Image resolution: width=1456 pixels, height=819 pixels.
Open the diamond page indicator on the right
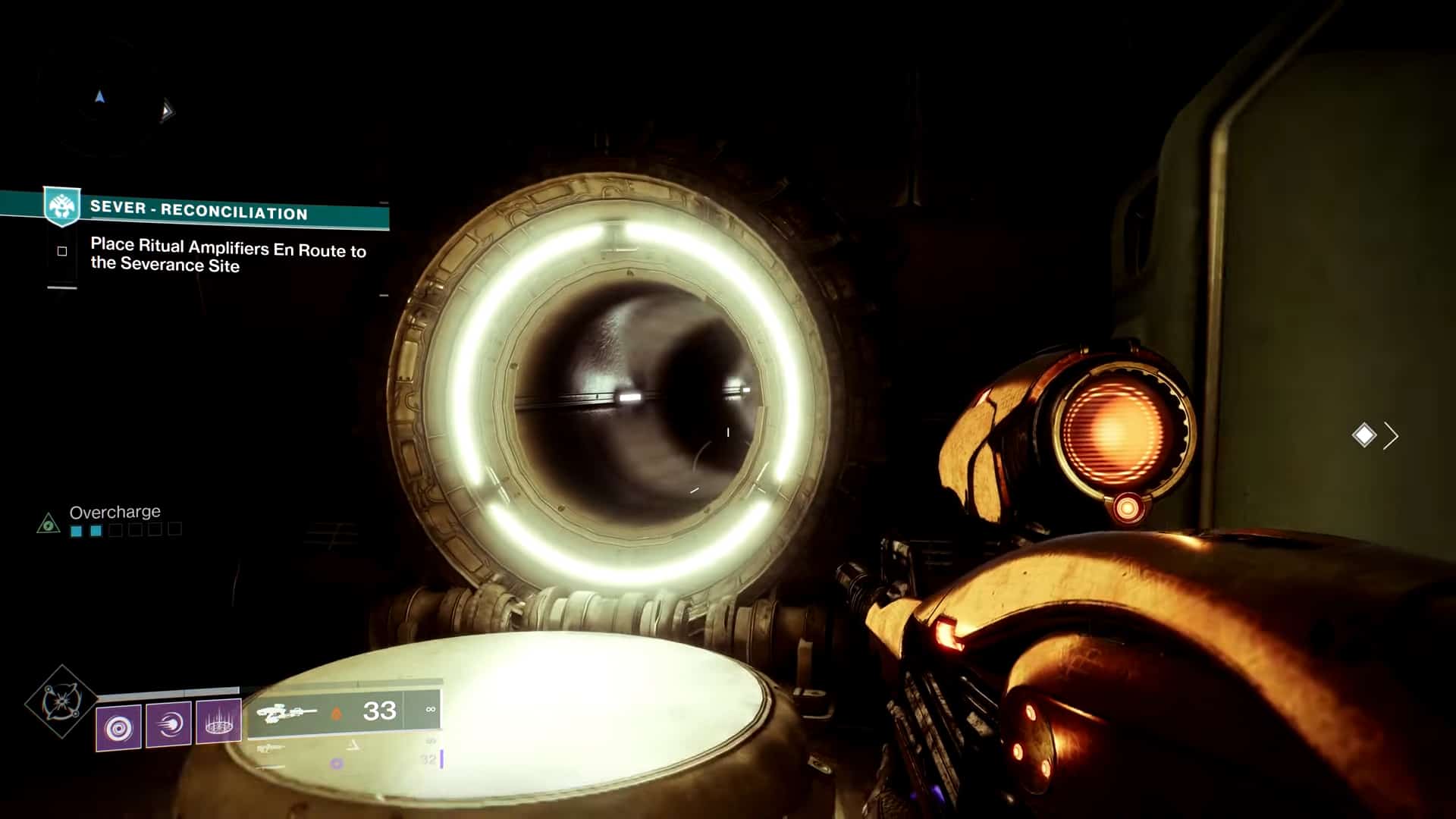click(x=1365, y=436)
